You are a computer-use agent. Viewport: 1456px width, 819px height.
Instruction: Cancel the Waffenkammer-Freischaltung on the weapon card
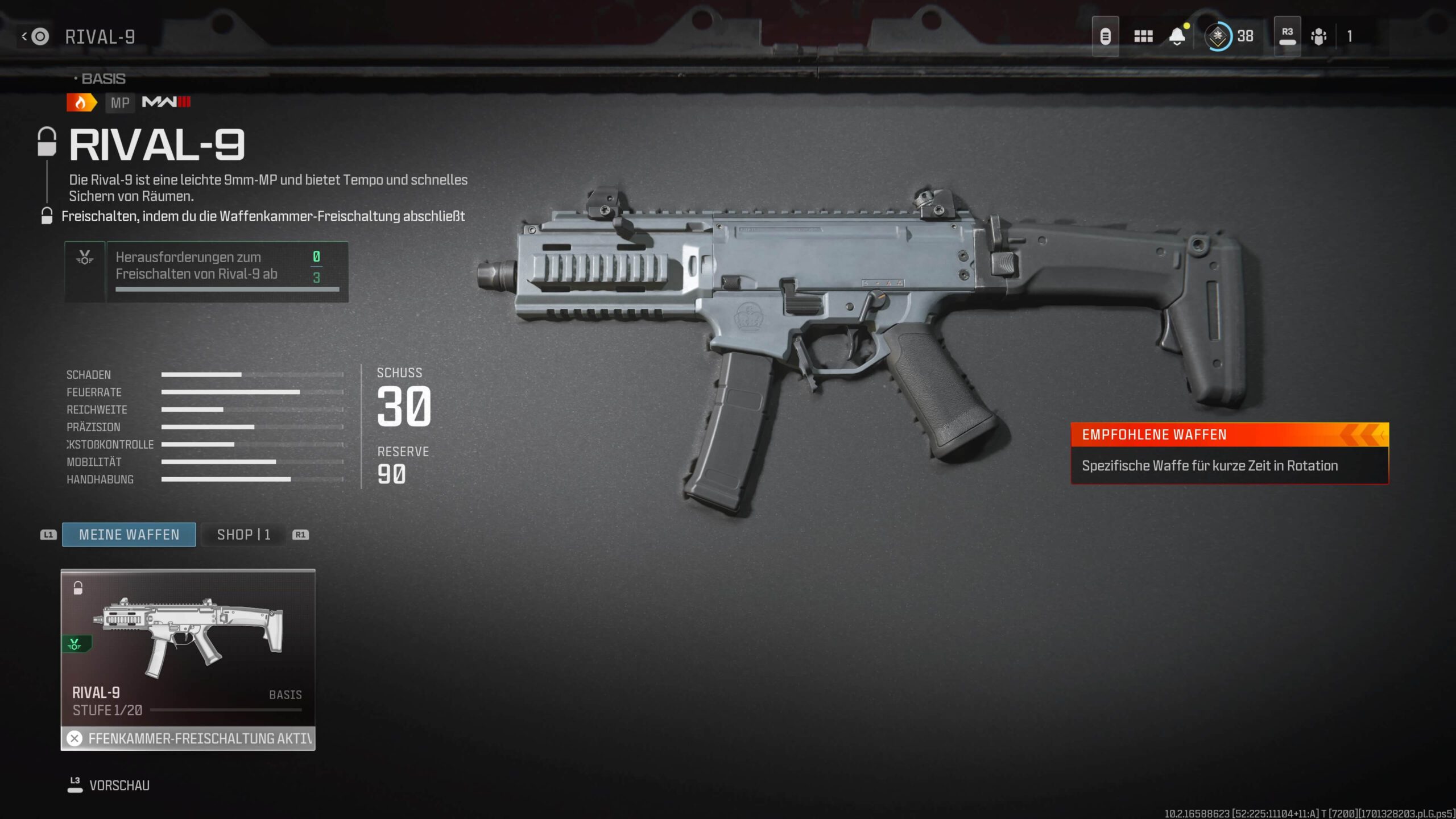coord(75,738)
